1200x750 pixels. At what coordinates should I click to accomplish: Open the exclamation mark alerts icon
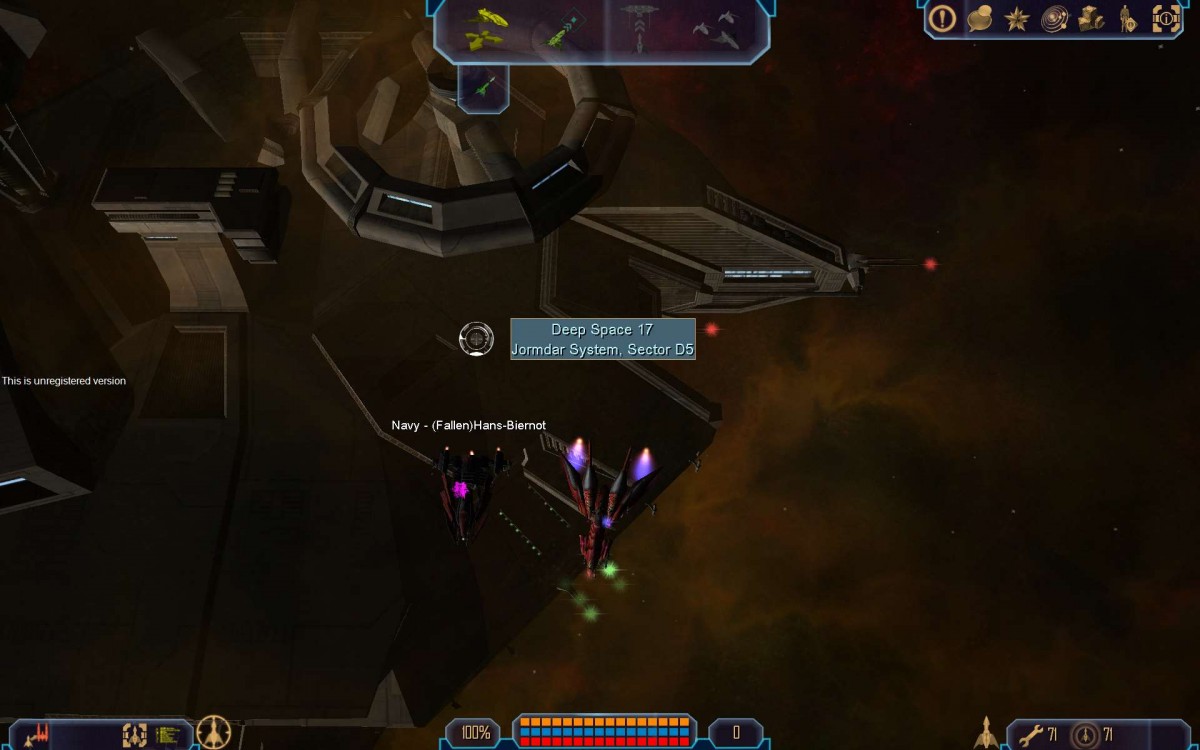[x=942, y=18]
